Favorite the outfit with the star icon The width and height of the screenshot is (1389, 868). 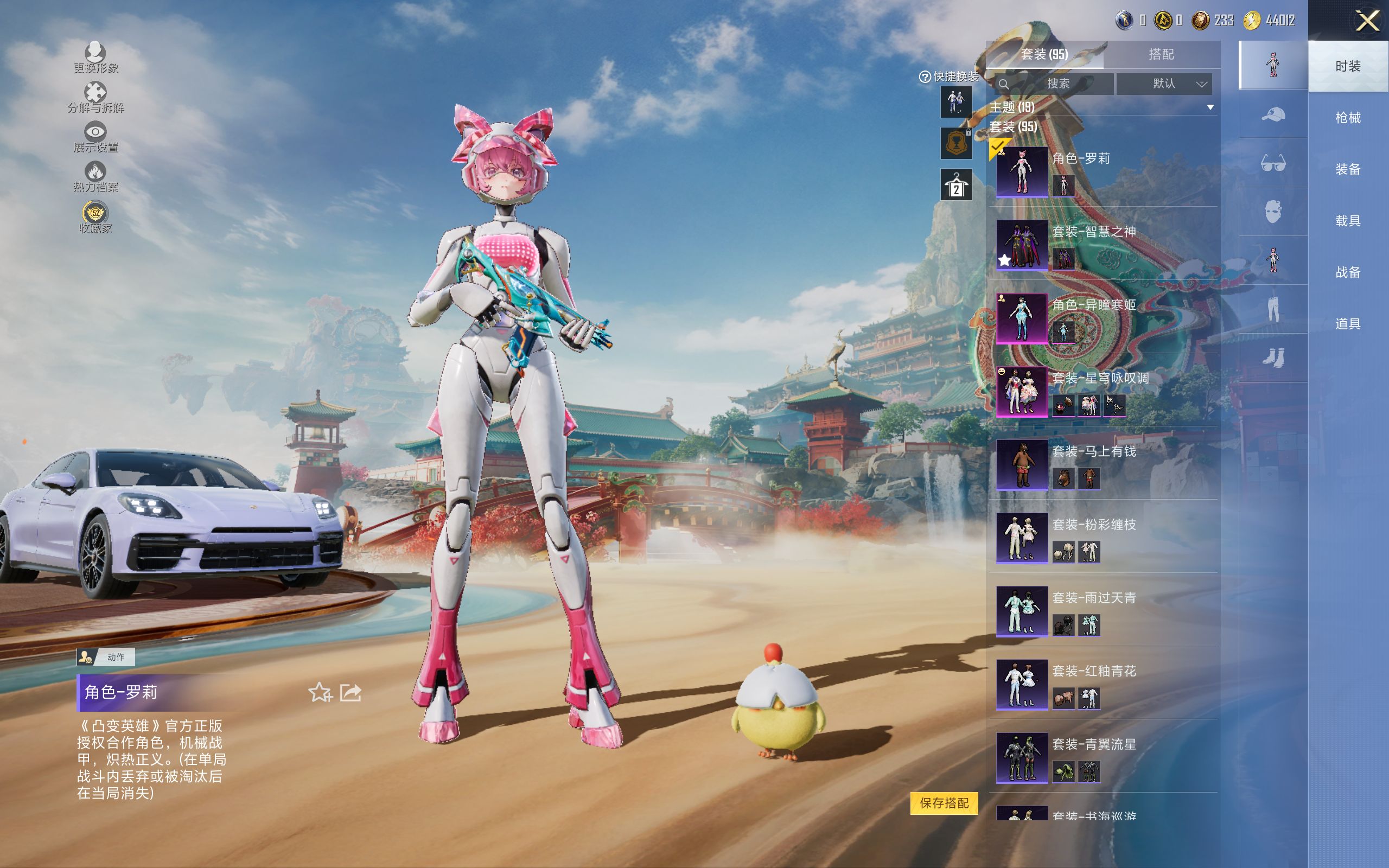pos(320,692)
